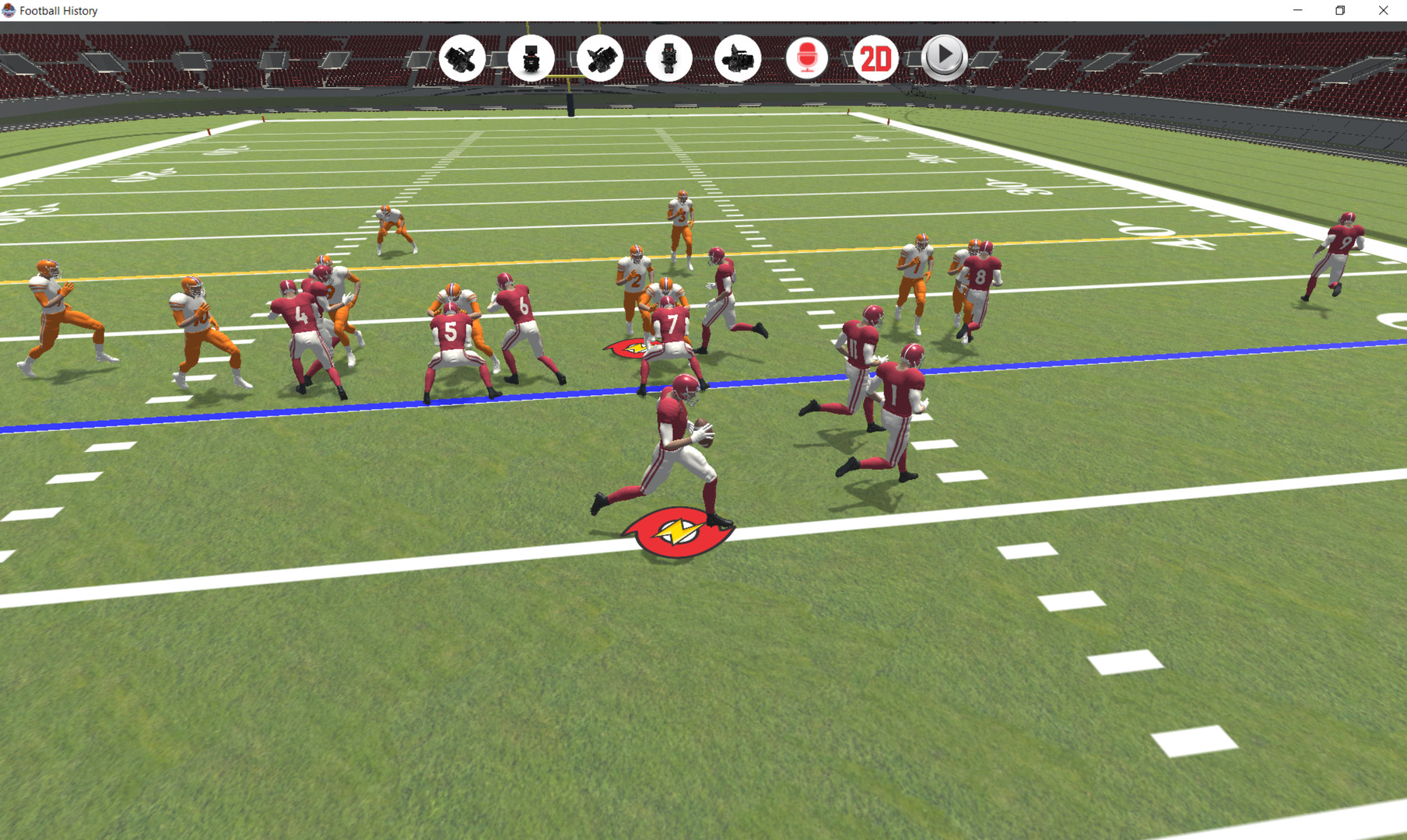Click the lightning marker behind player 7
This screenshot has height=840, width=1407.
click(x=637, y=348)
